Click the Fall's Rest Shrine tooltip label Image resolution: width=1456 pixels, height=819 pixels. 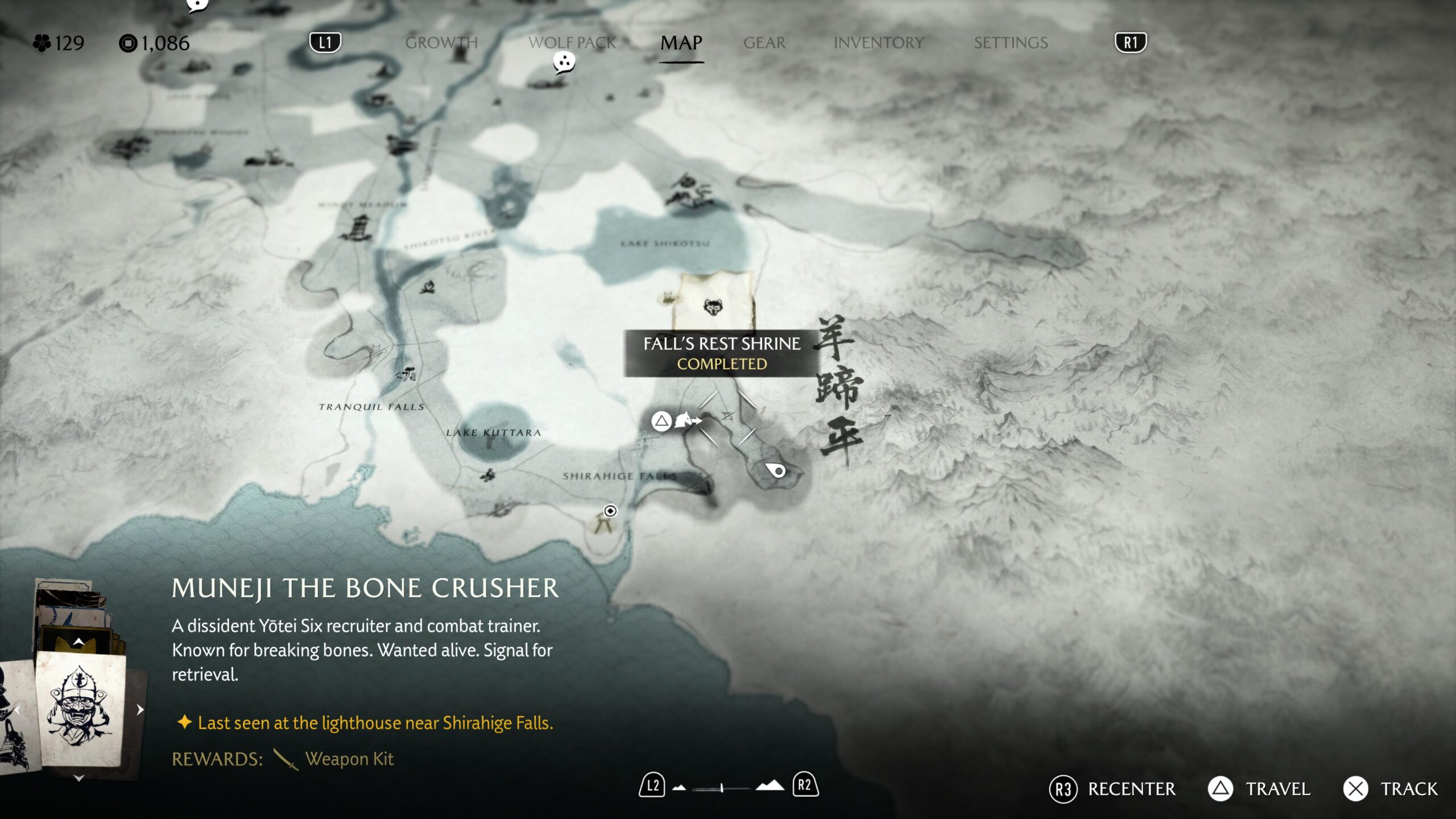[x=721, y=353]
